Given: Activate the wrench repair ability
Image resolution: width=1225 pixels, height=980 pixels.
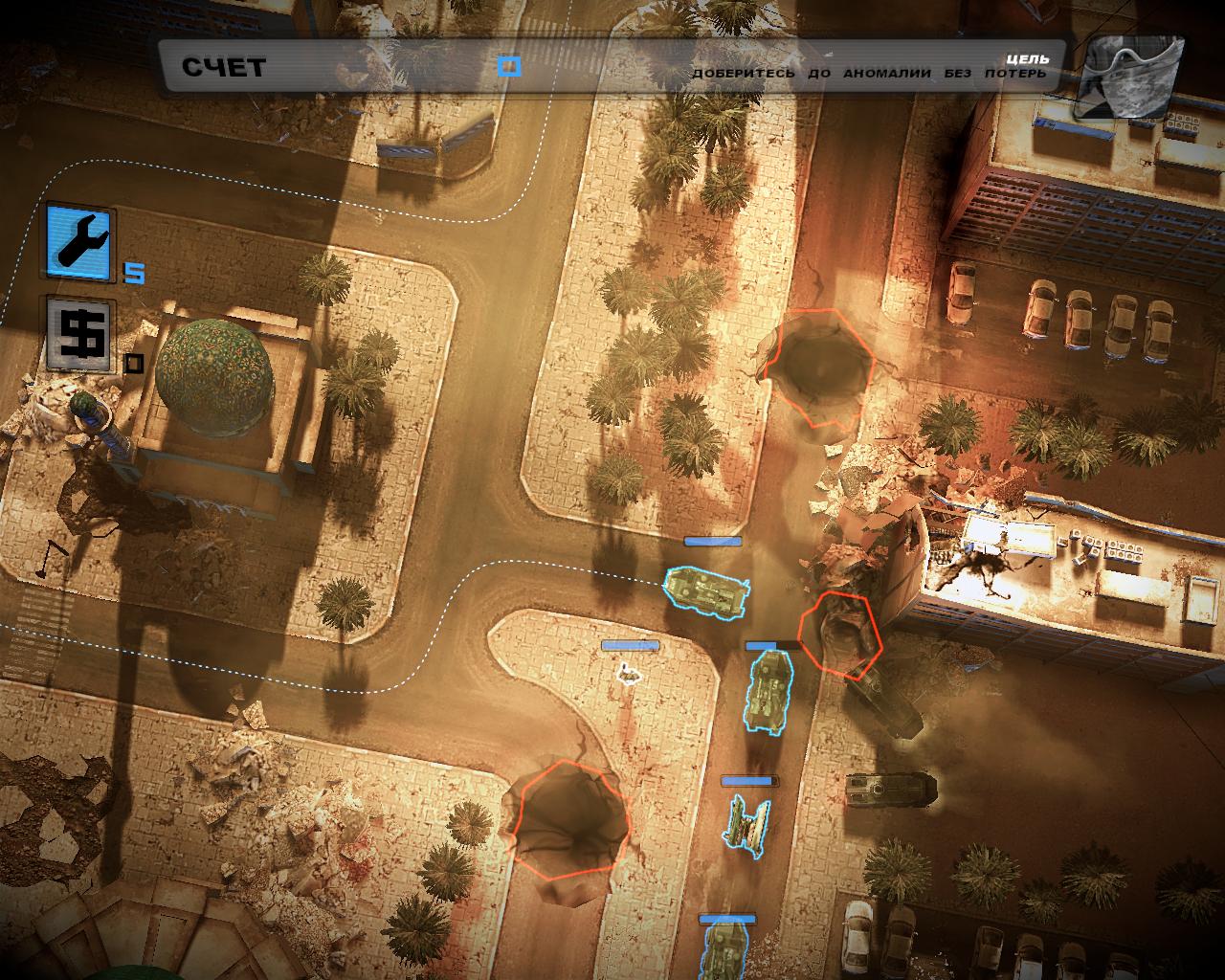Looking at the screenshot, I should point(78,239).
